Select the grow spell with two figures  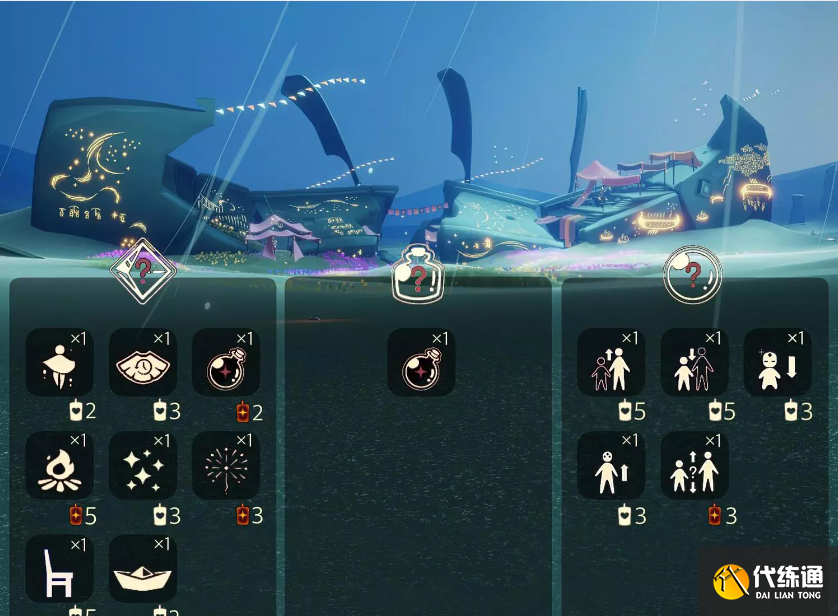[x=611, y=363]
